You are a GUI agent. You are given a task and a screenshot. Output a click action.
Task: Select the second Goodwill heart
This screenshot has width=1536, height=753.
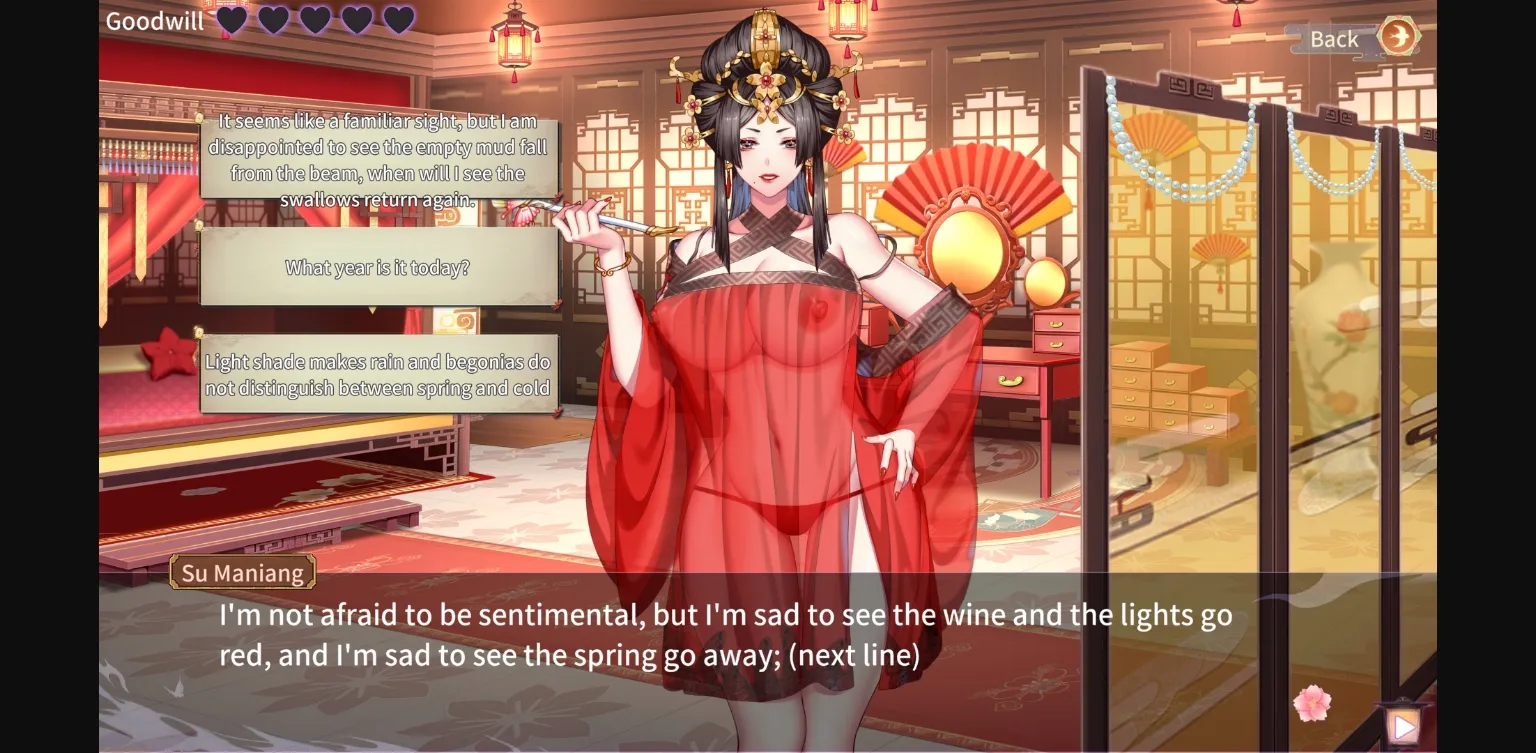pos(274,20)
